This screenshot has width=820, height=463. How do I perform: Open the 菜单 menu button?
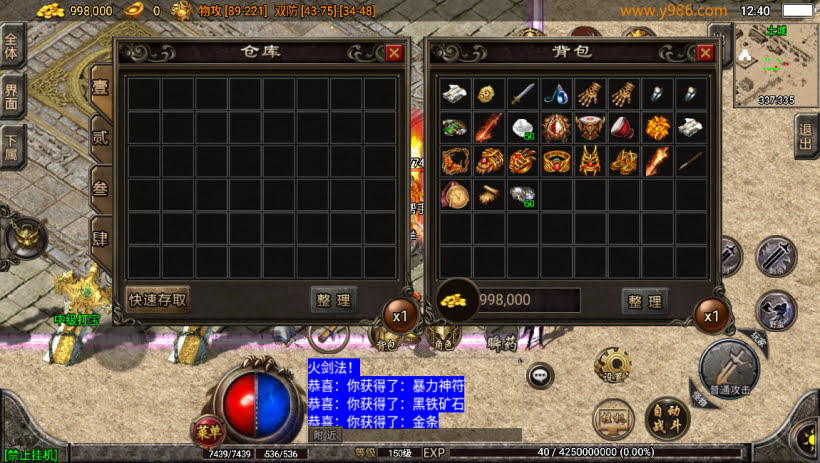click(x=207, y=433)
